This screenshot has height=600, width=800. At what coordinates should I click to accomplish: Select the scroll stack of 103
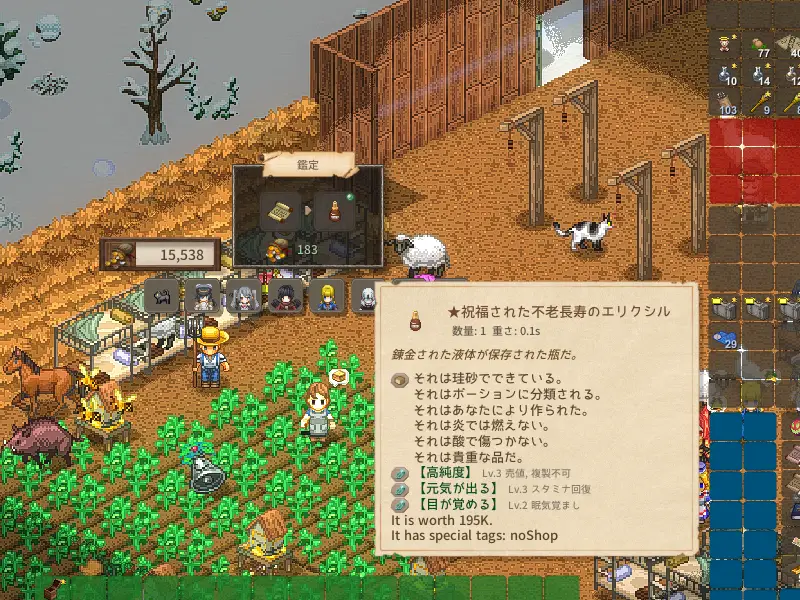[x=725, y=102]
